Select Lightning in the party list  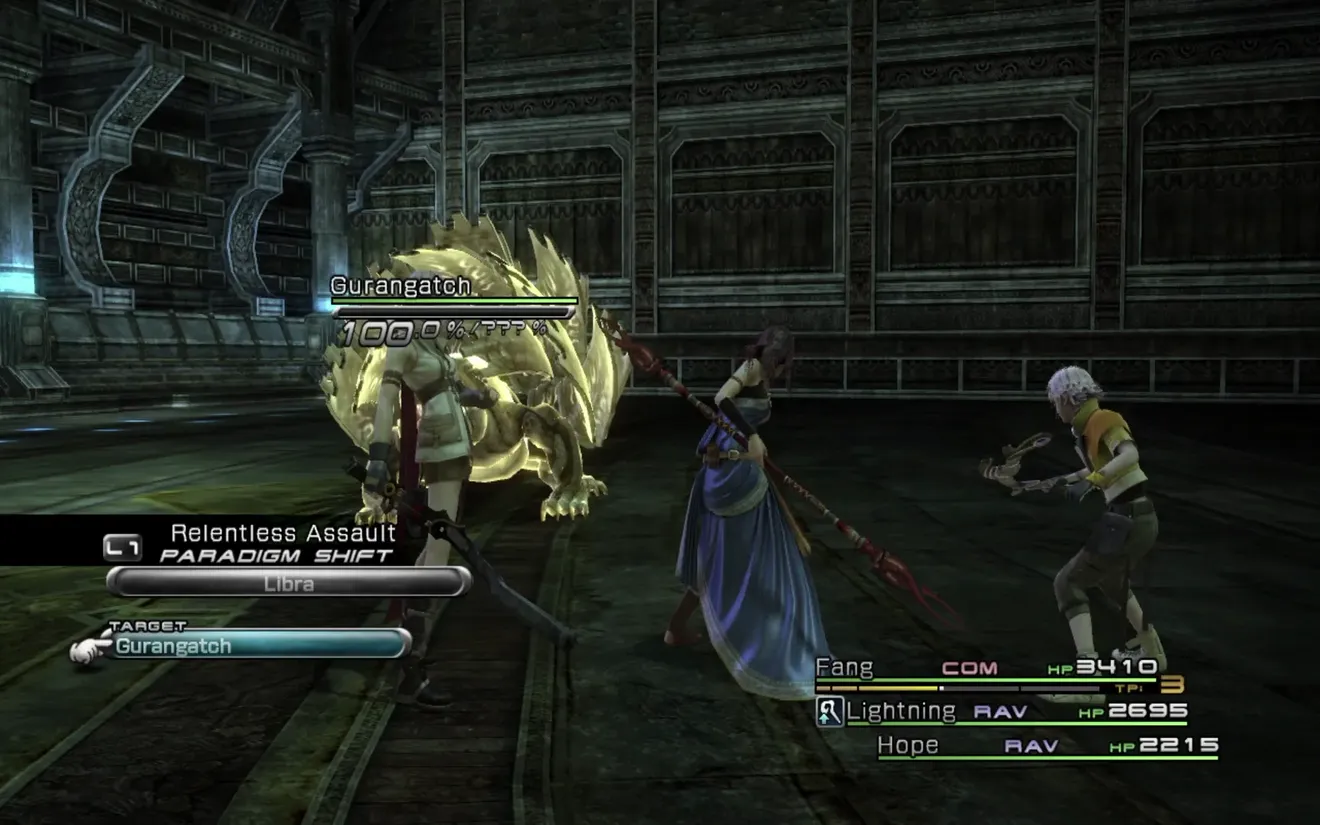tap(900, 711)
